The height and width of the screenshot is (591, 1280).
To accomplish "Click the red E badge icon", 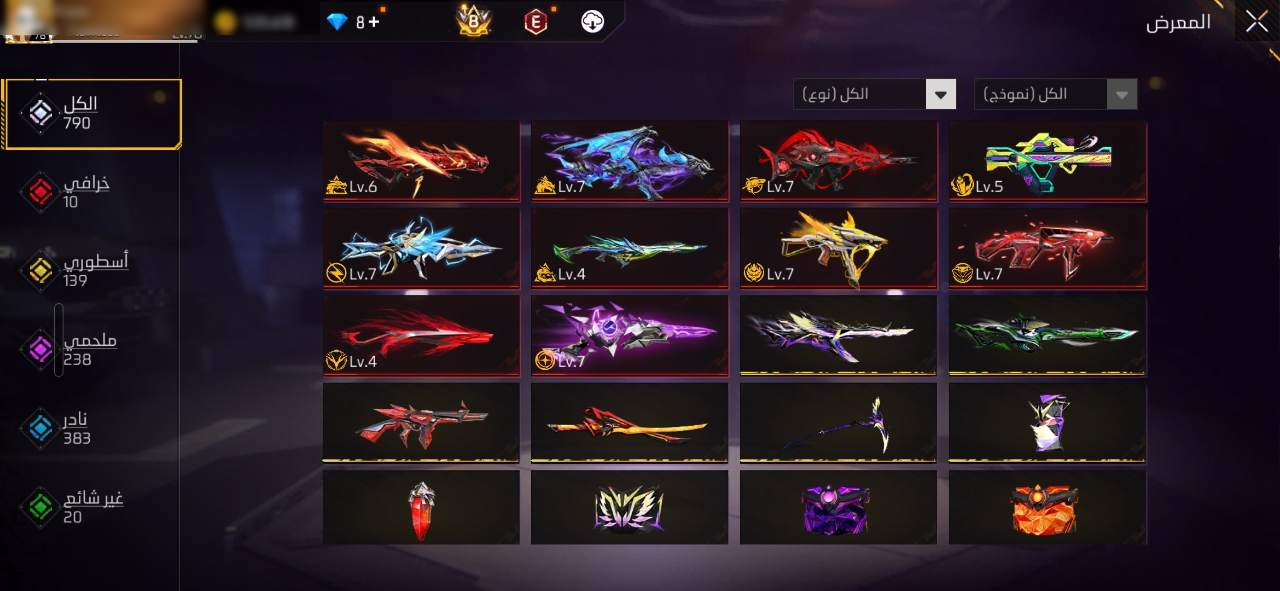I will click(537, 21).
